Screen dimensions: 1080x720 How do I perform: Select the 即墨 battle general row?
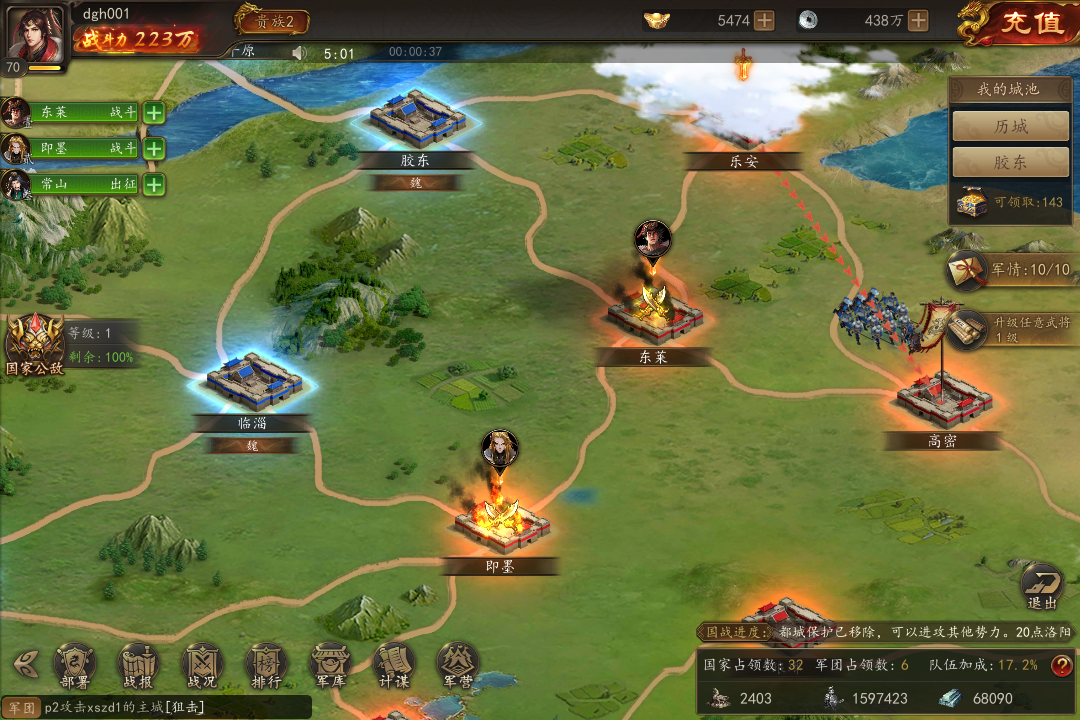[x=82, y=148]
